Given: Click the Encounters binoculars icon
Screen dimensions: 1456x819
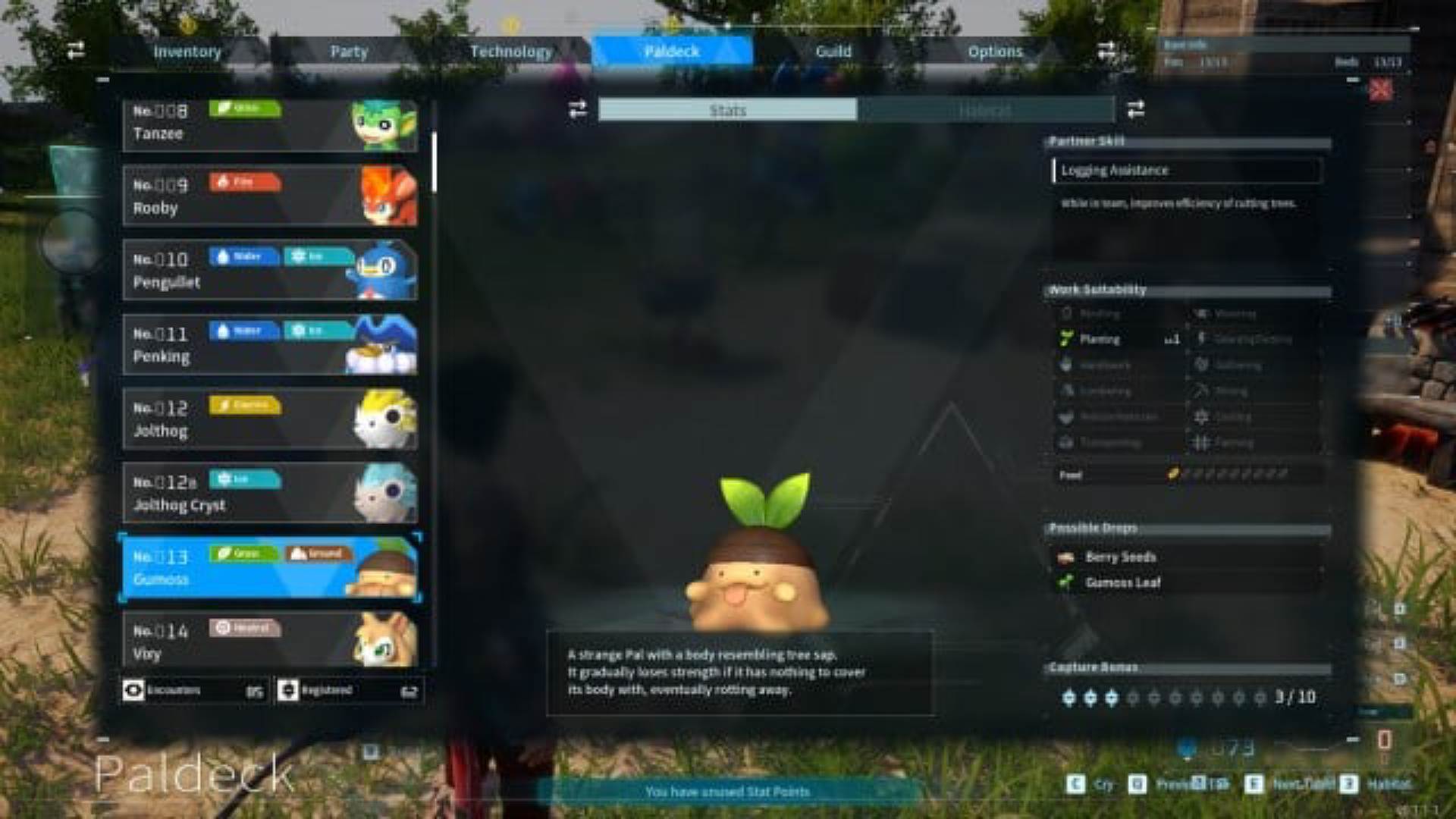Looking at the screenshot, I should point(134,691).
